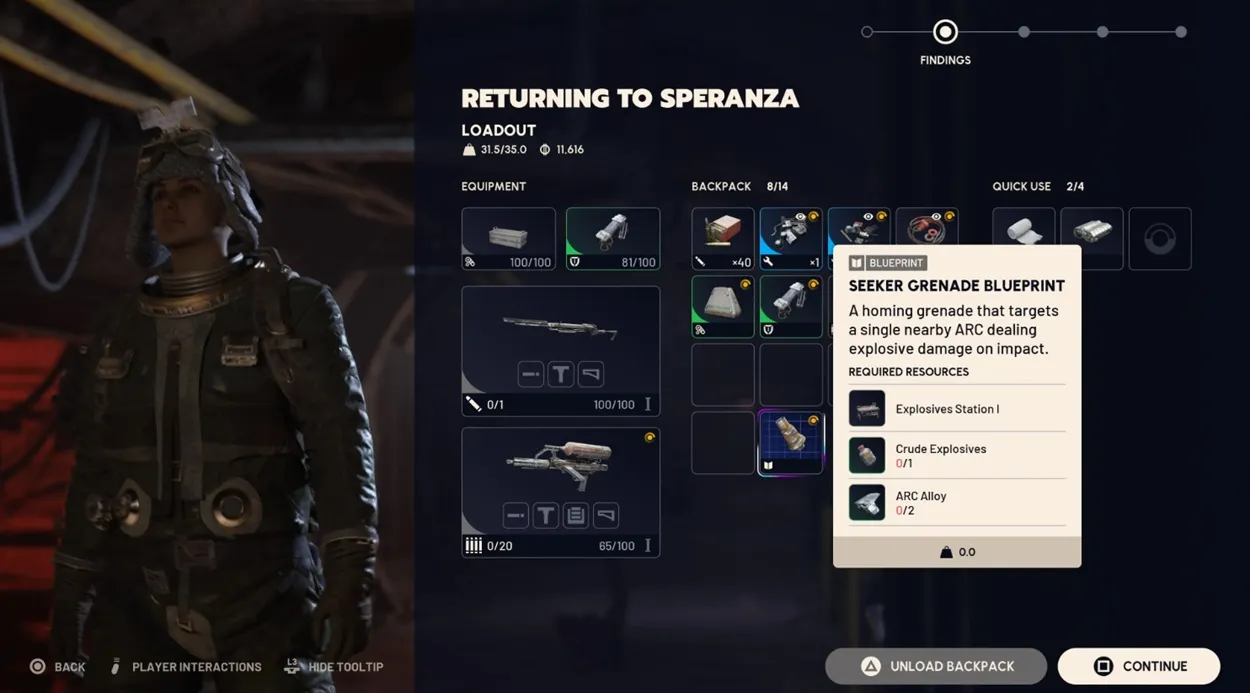
Task: Choose the spare shield in the backpack
Action: point(790,307)
